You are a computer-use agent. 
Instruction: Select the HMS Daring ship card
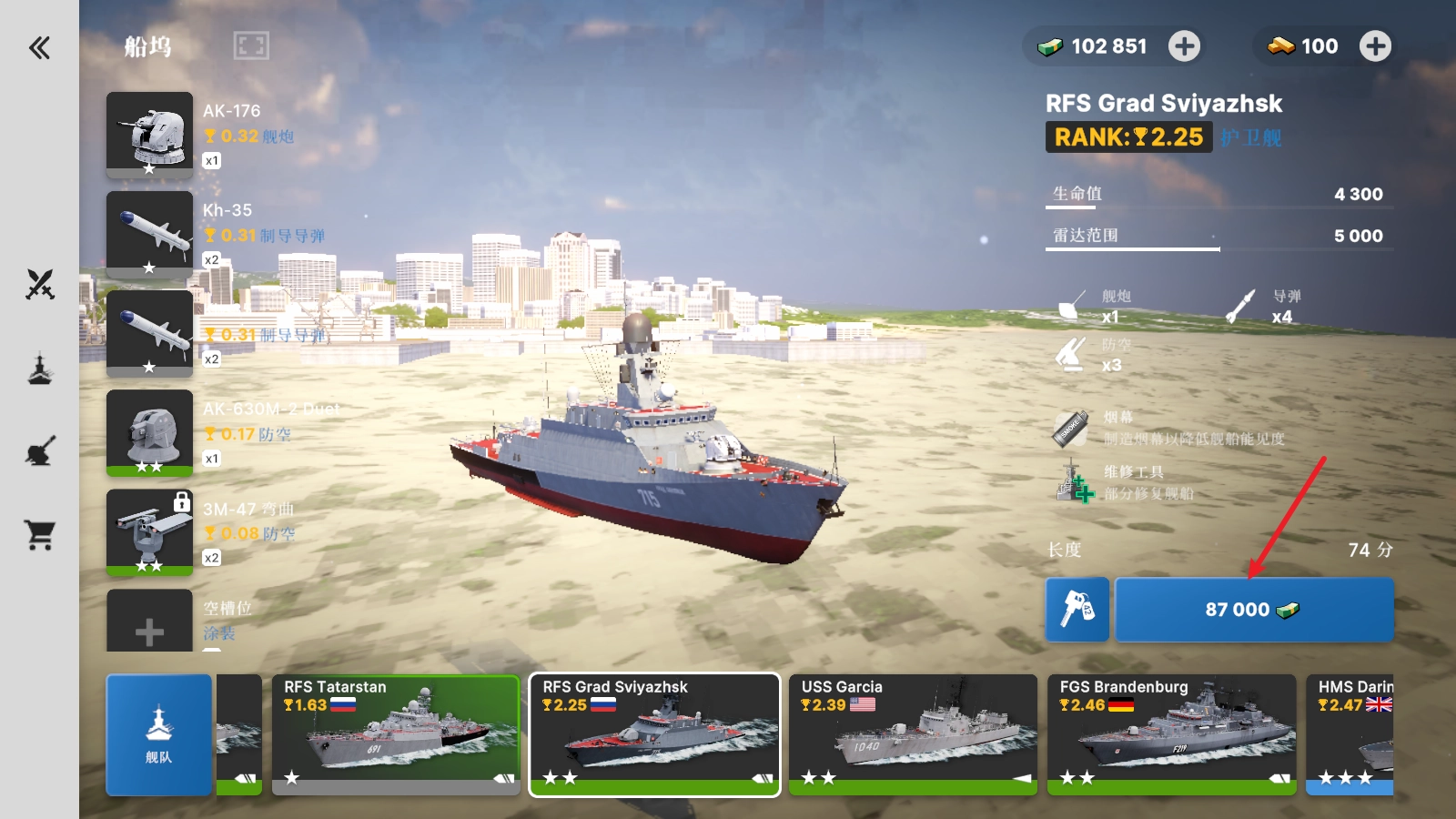click(1350, 734)
